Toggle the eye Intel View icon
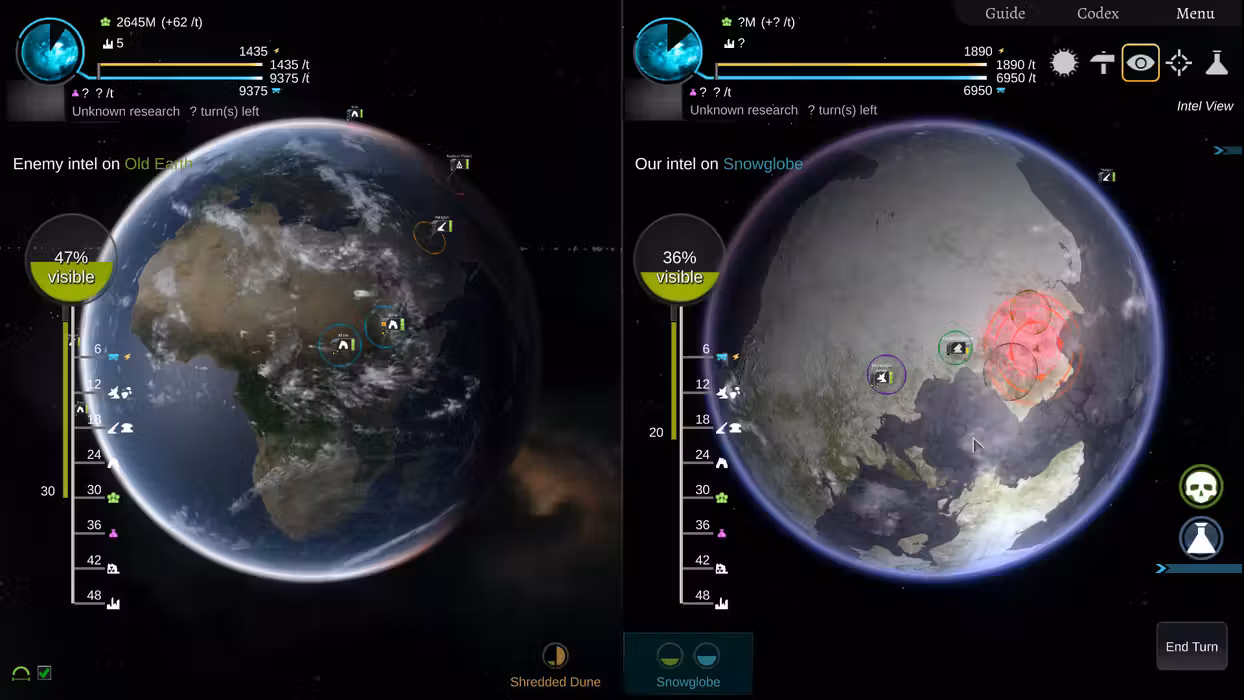 [1140, 63]
